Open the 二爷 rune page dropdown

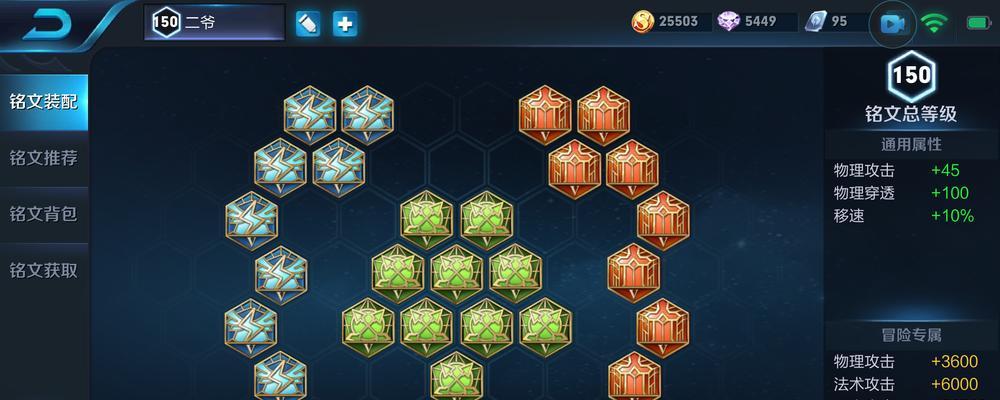214,23
